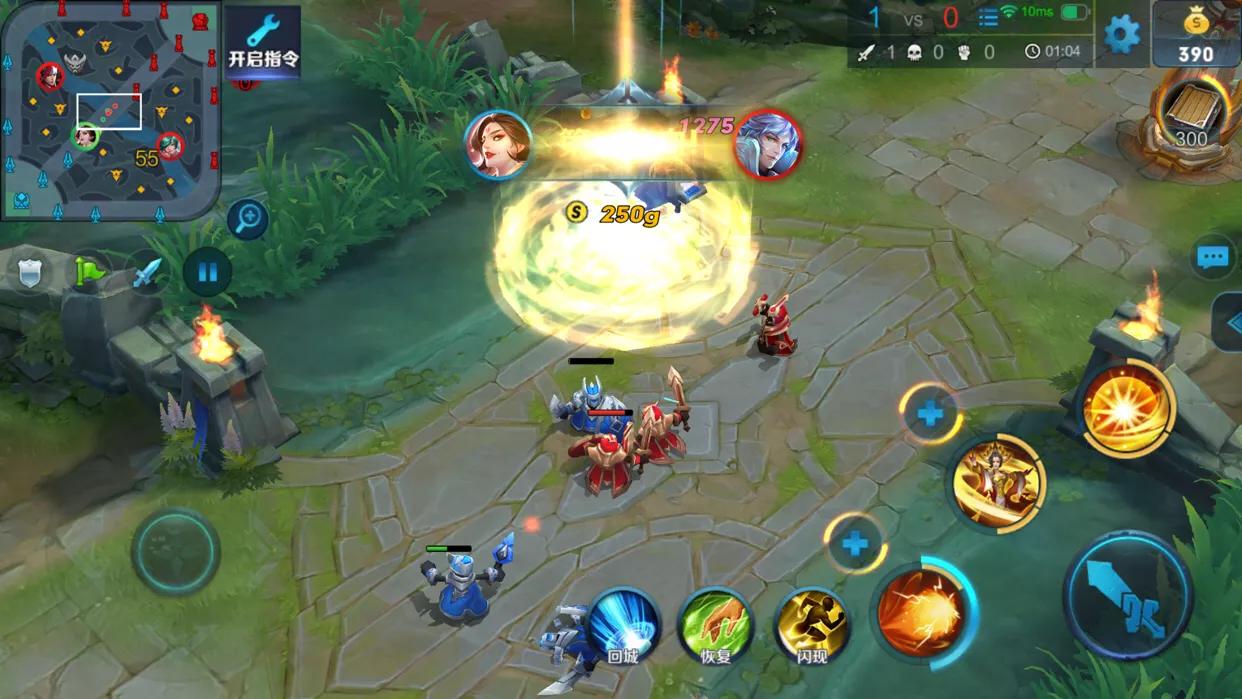Upgrade the golden heroine skill with plus button

click(930, 413)
